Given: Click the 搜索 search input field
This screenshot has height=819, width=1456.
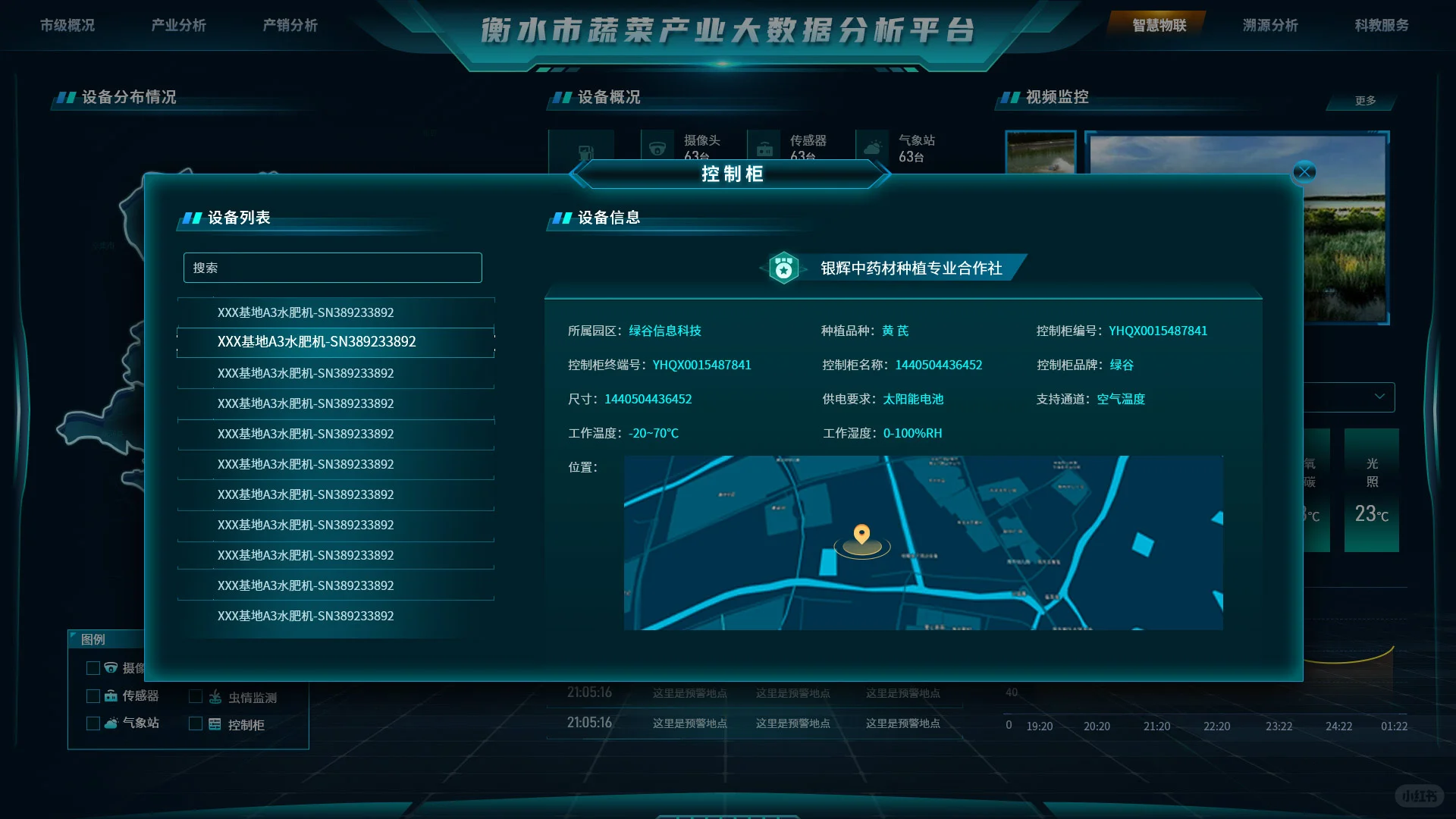Looking at the screenshot, I should [x=332, y=267].
